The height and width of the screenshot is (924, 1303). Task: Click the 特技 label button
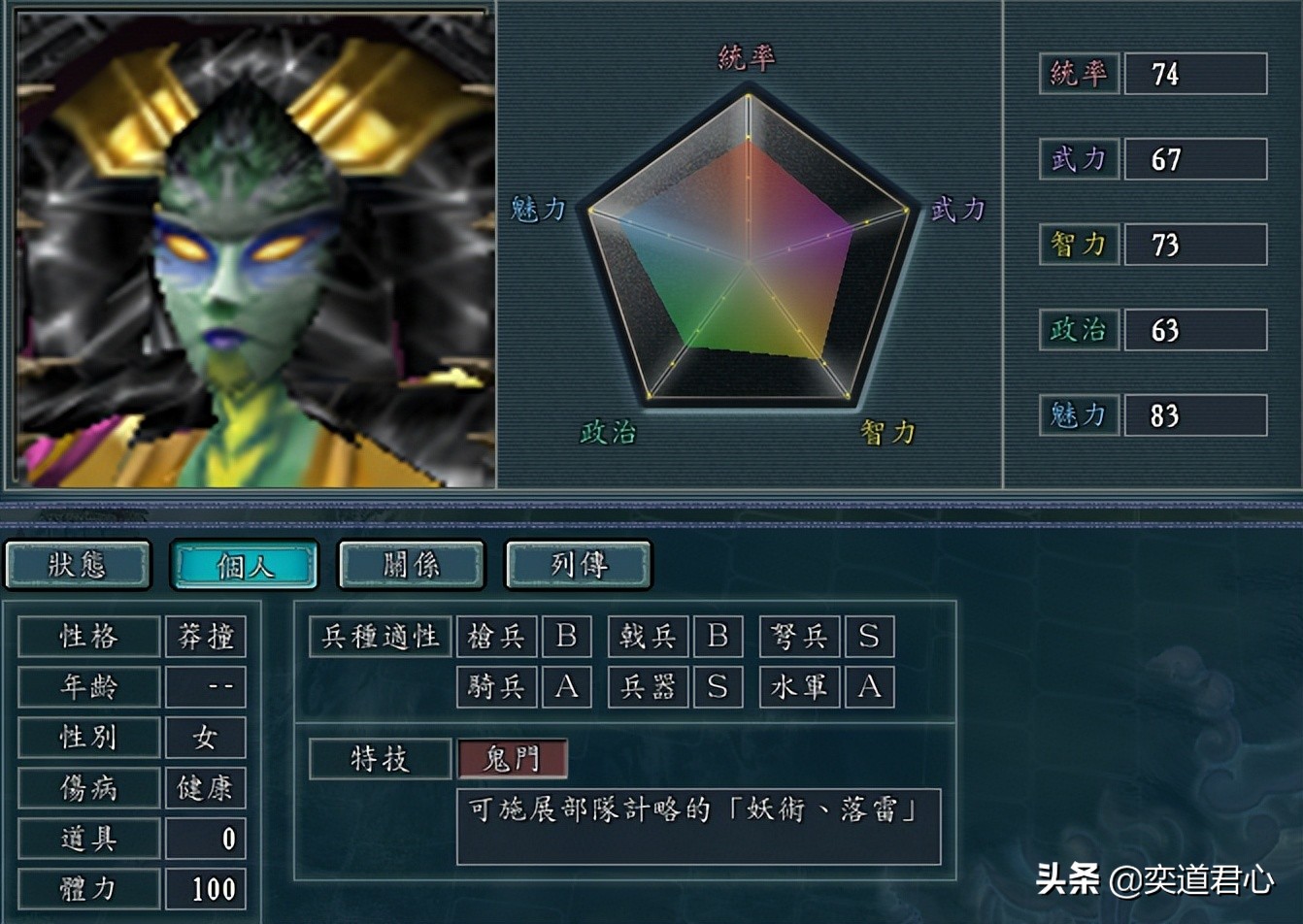(x=379, y=760)
